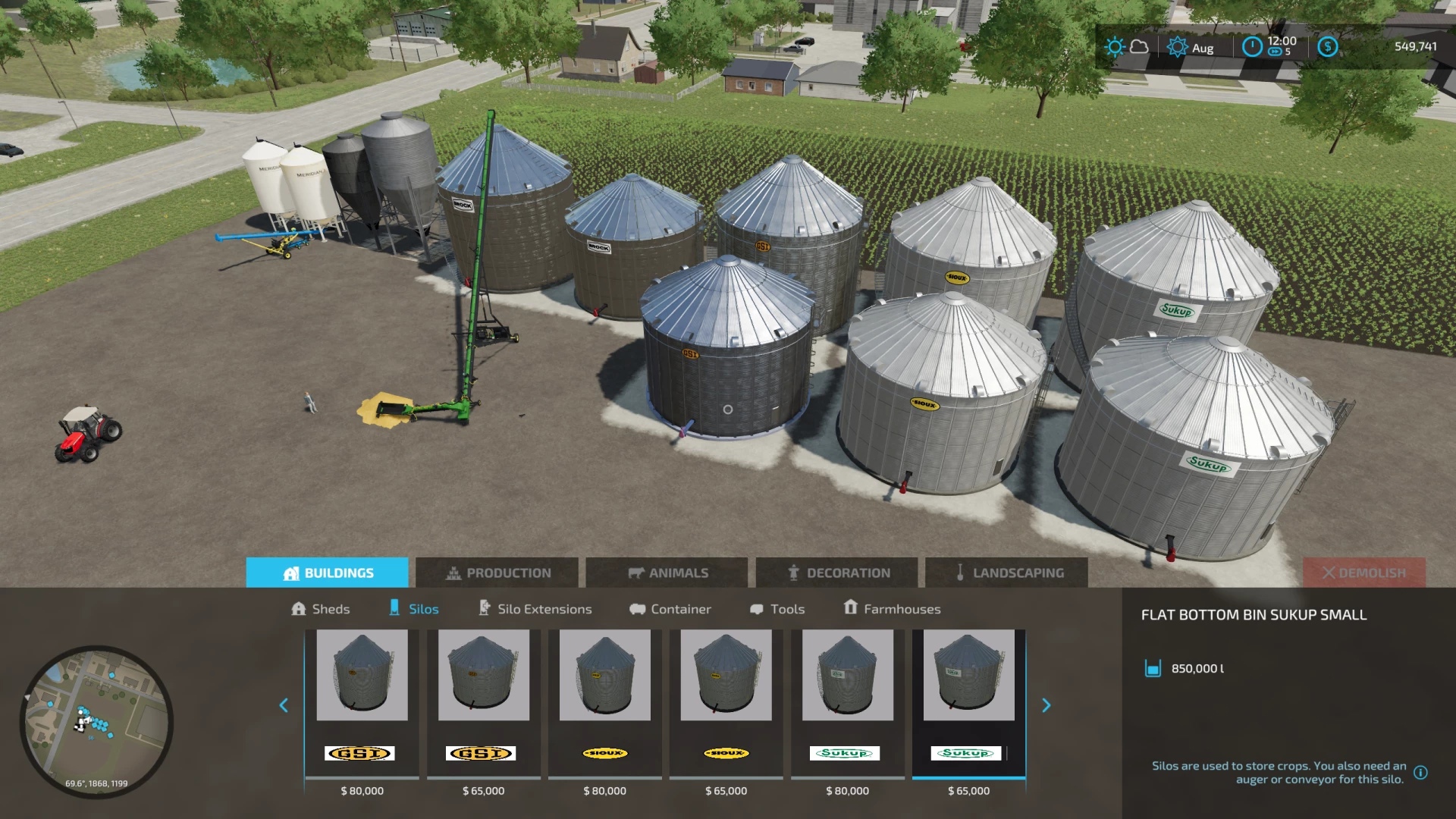
Task: Open the circular minimap
Action: 96,721
